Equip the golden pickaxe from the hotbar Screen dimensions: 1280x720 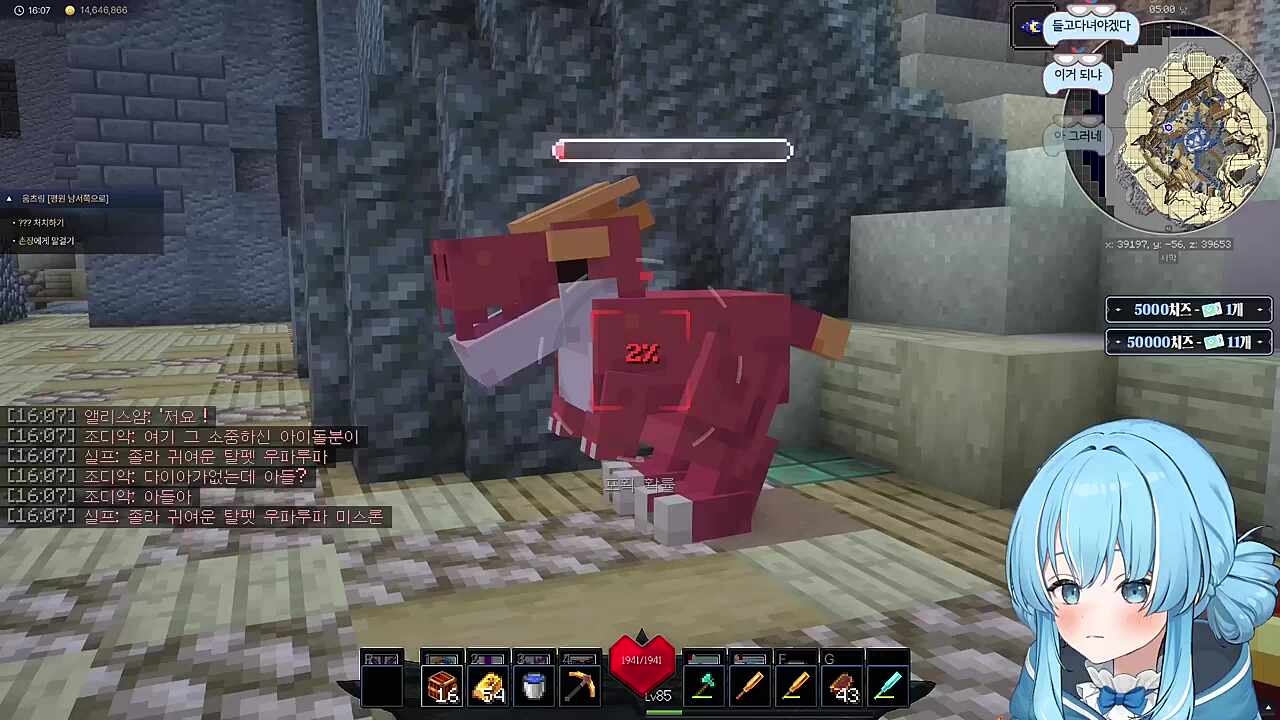click(x=580, y=687)
